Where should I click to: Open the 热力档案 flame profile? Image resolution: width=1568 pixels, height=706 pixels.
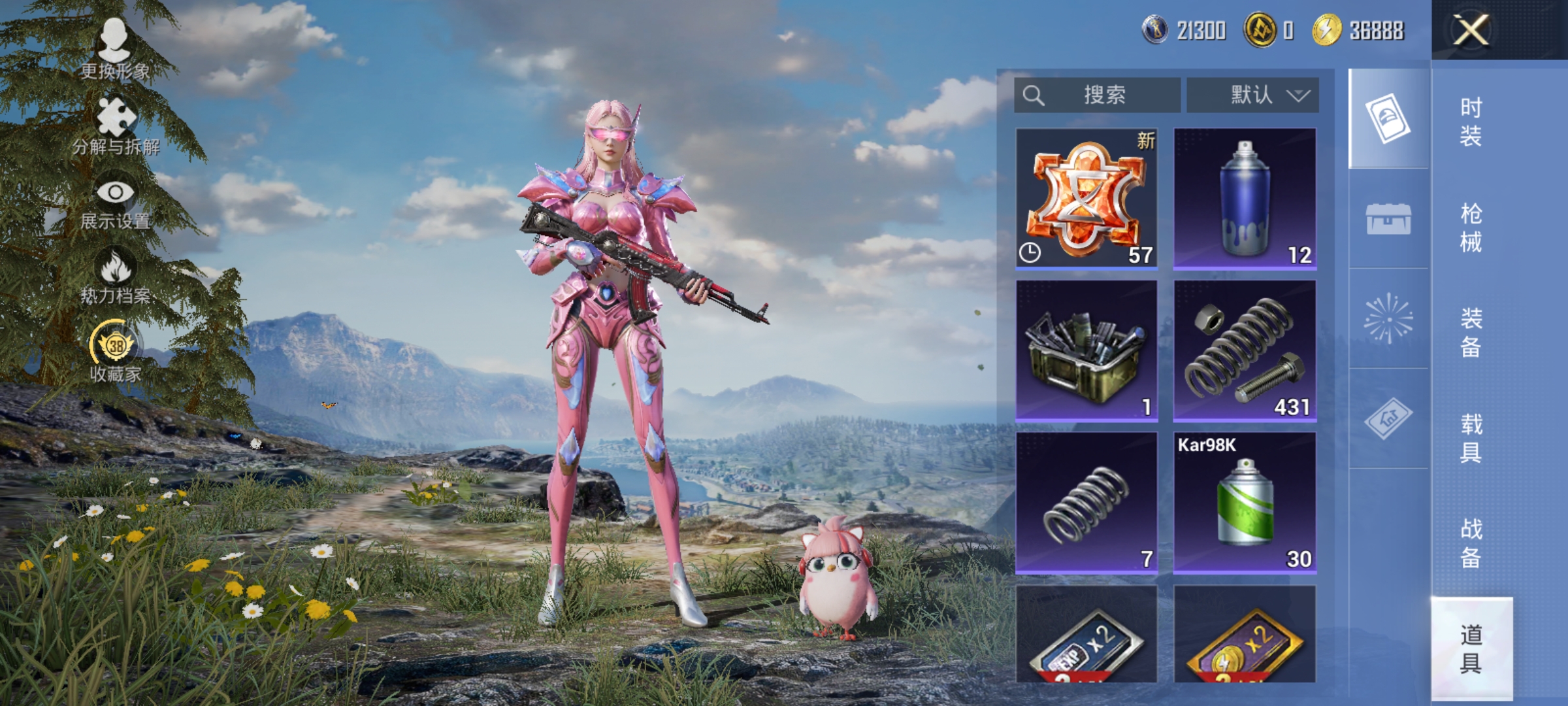(116, 277)
